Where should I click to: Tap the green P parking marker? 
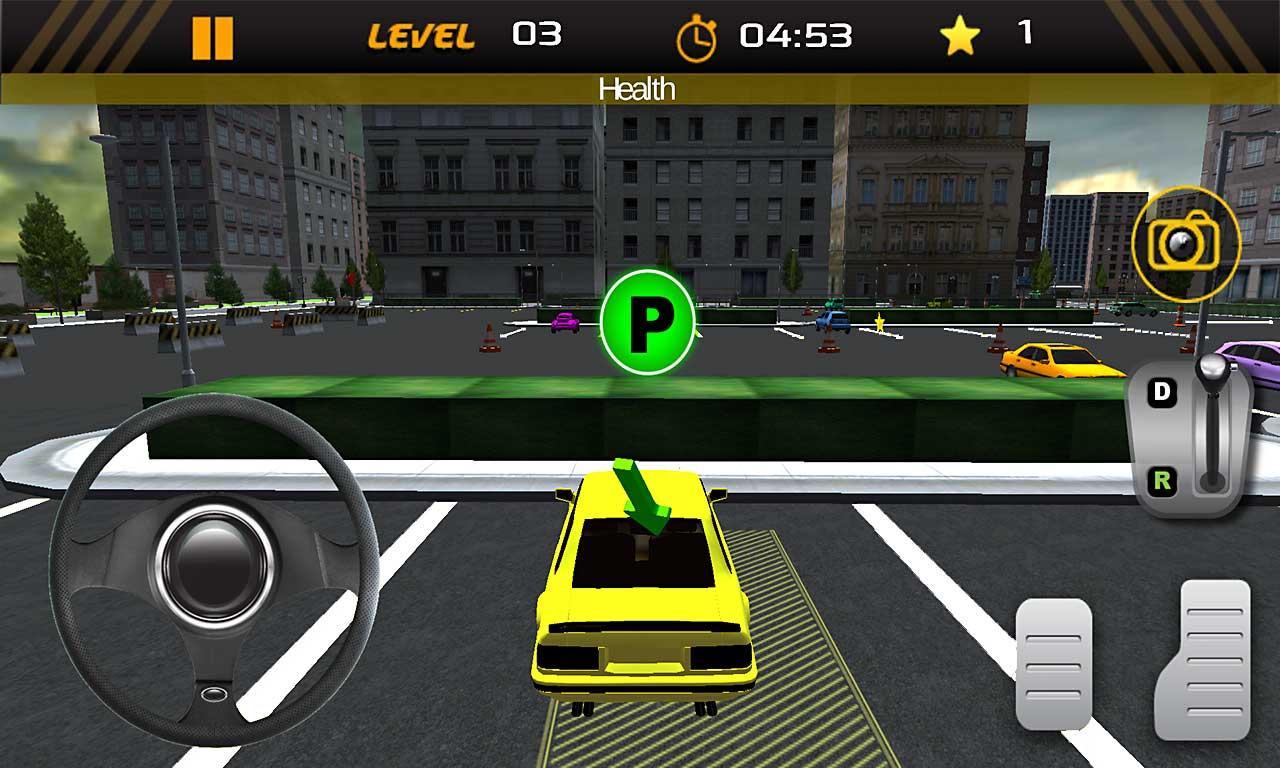649,322
